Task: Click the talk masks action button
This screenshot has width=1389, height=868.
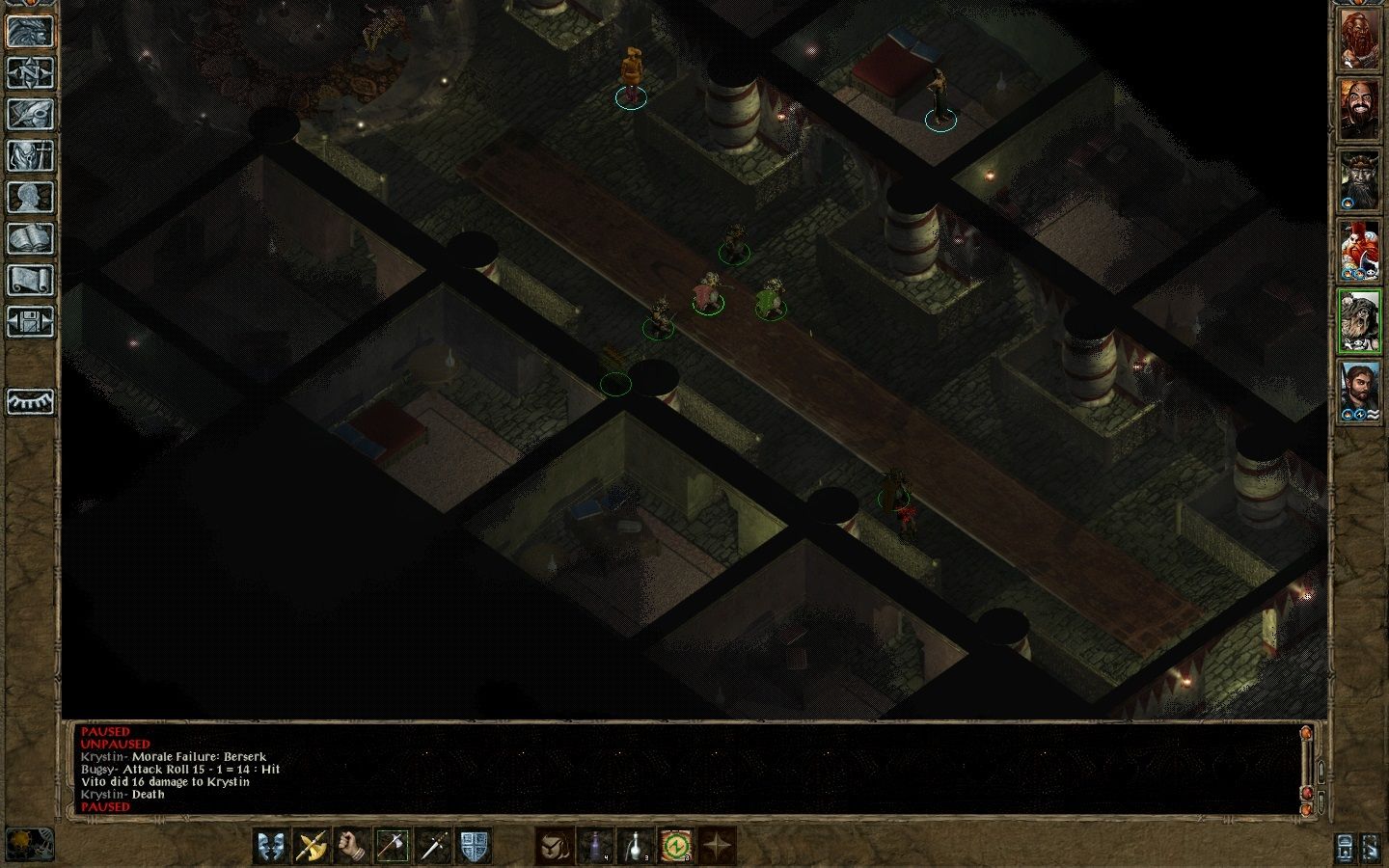Action: pyautogui.click(x=271, y=846)
